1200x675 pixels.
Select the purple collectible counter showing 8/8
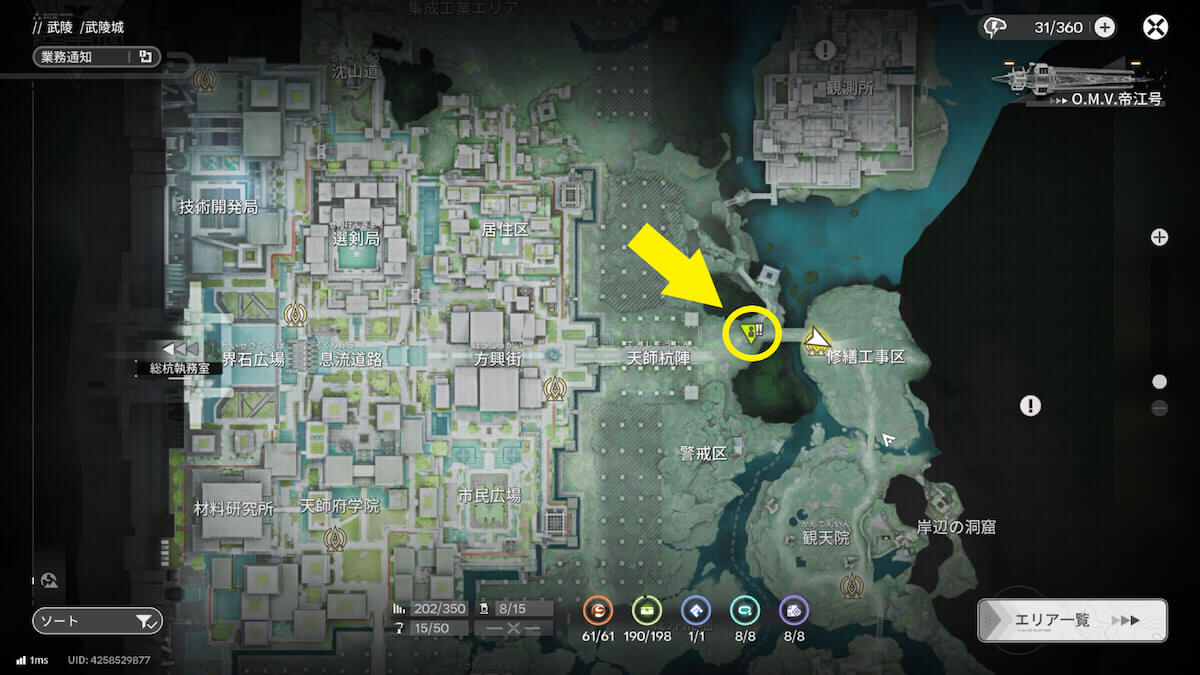point(793,609)
